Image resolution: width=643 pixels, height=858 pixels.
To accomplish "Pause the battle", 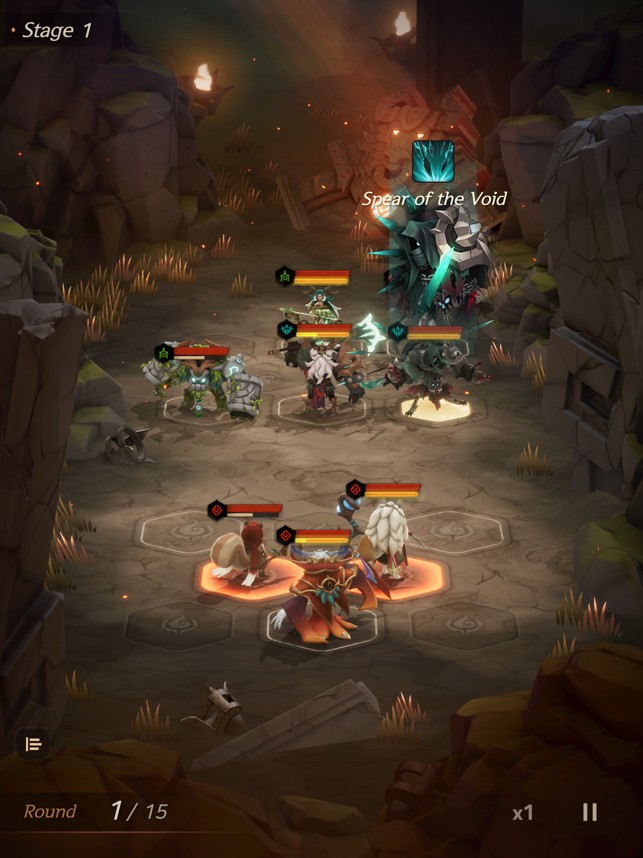I will tap(590, 812).
